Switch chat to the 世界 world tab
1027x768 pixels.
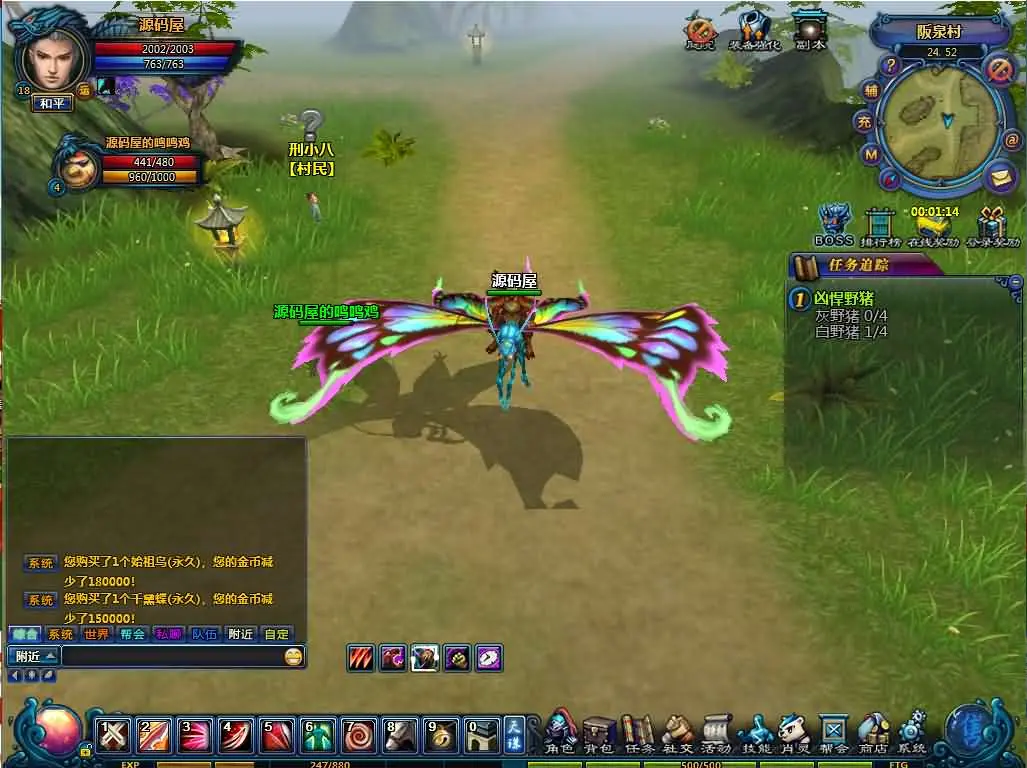(x=97, y=634)
